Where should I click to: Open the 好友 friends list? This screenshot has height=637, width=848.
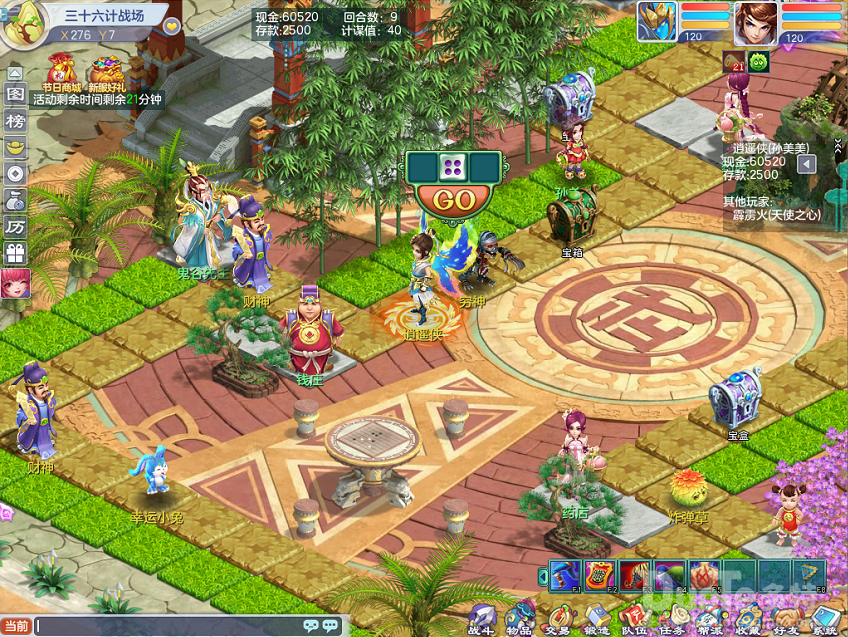(786, 617)
